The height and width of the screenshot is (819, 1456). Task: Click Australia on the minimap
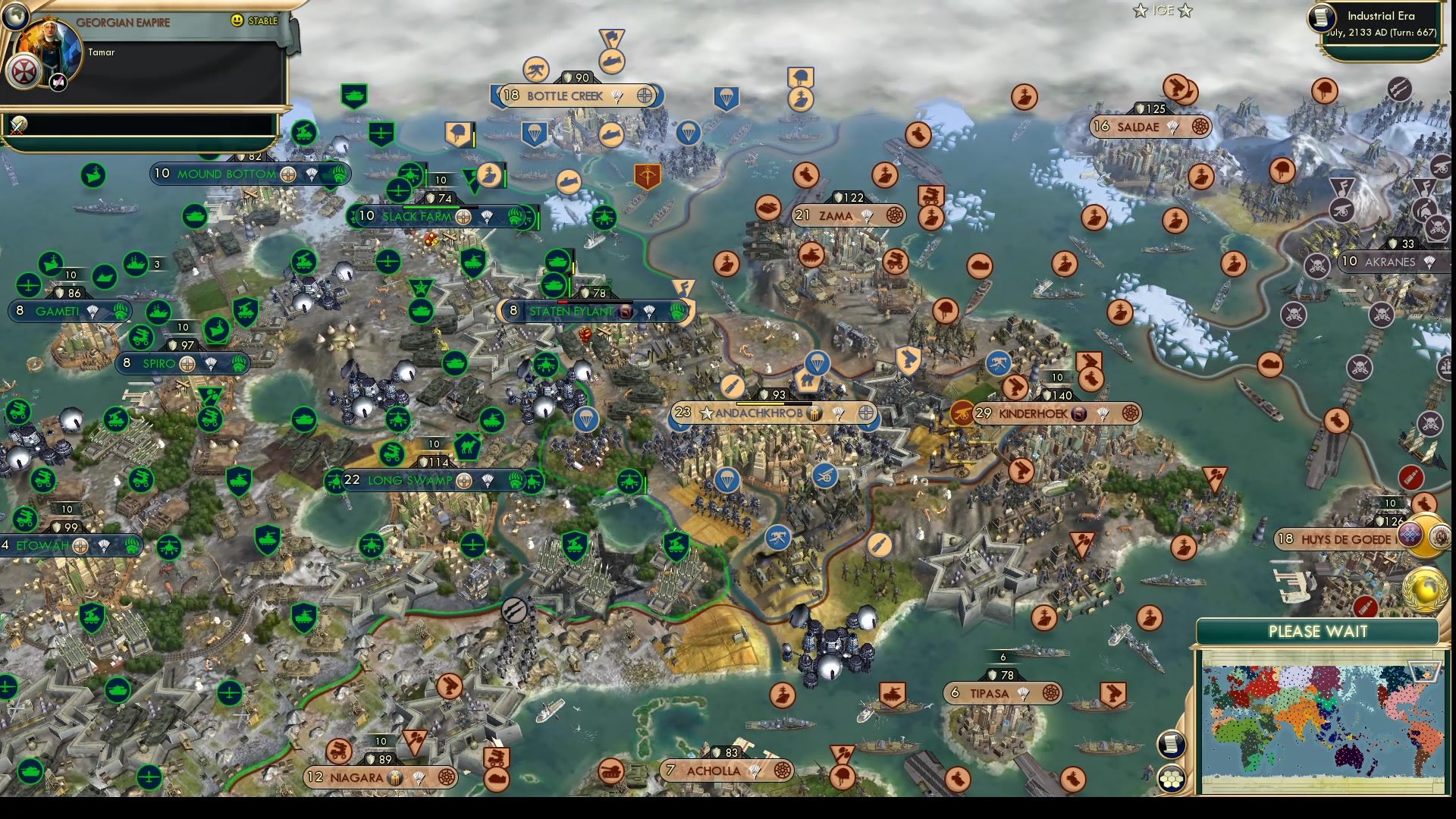point(1349,758)
